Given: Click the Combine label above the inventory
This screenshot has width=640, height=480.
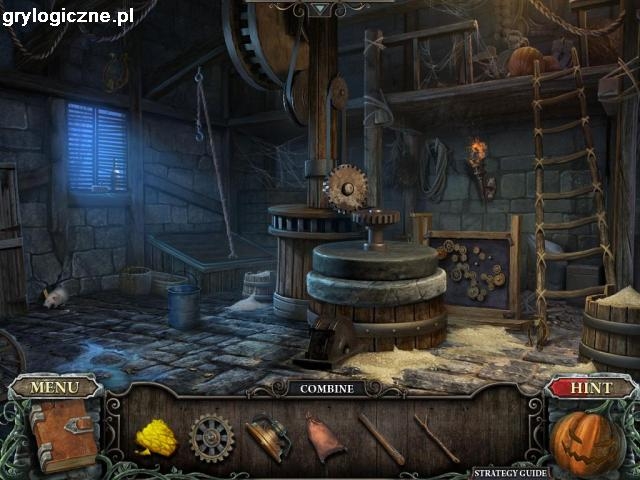Looking at the screenshot, I should [x=326, y=388].
